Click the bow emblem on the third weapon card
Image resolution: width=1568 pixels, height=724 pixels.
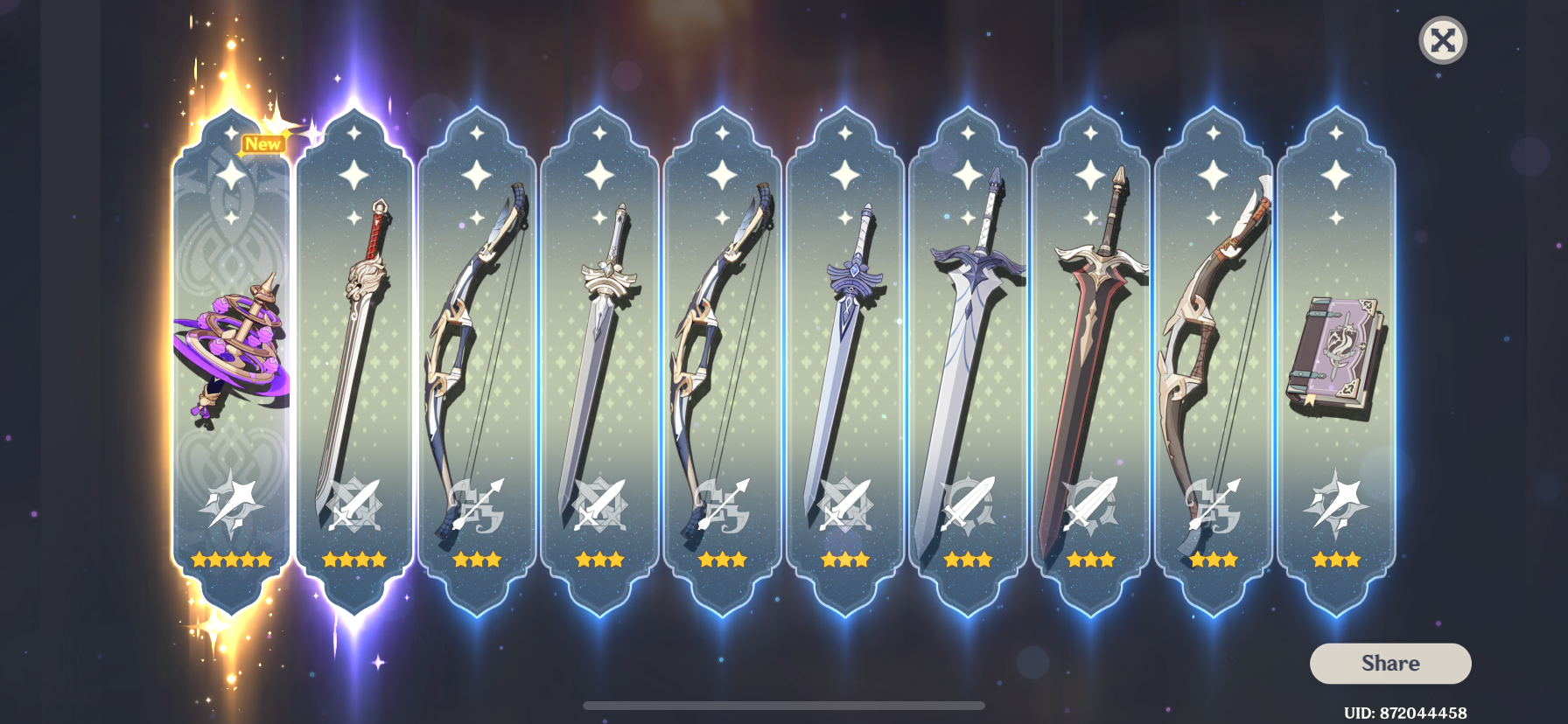click(x=477, y=507)
